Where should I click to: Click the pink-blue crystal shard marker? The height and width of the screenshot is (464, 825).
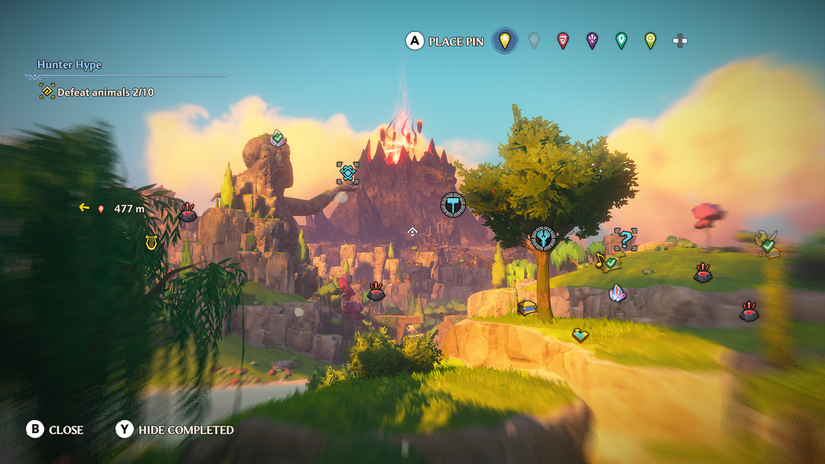(x=618, y=293)
